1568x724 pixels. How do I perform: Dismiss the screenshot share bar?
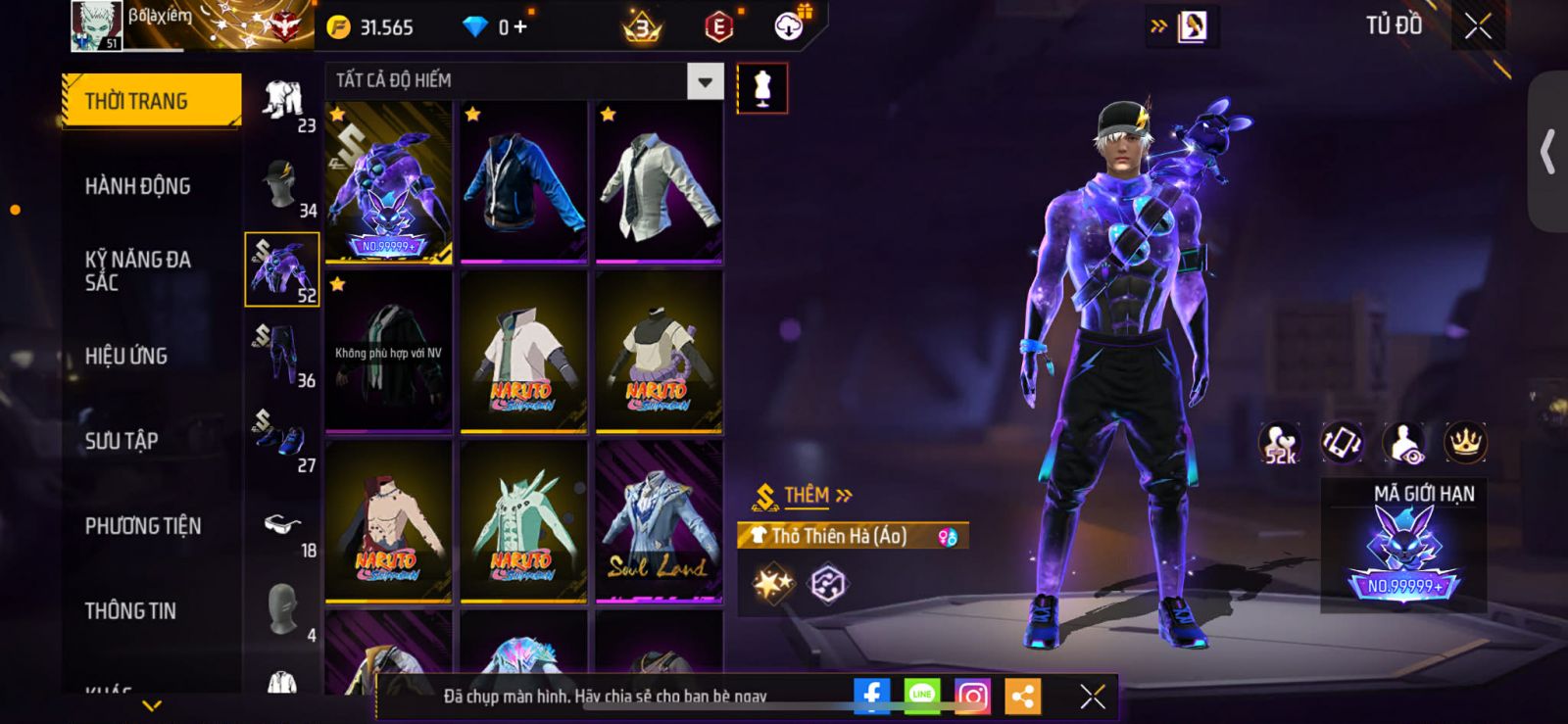tap(1092, 696)
